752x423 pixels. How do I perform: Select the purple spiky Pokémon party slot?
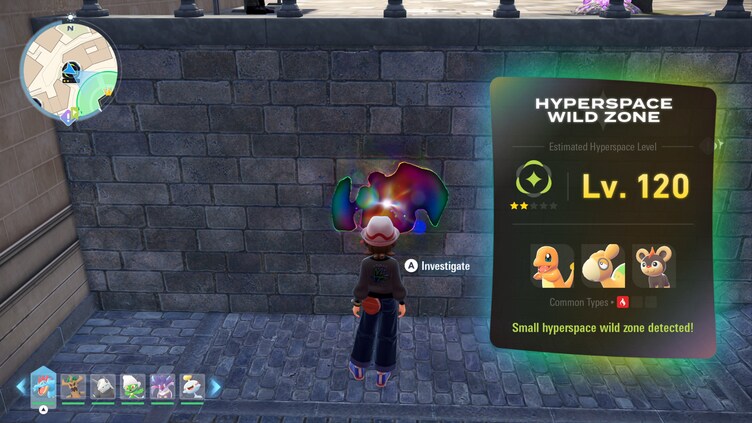162,386
